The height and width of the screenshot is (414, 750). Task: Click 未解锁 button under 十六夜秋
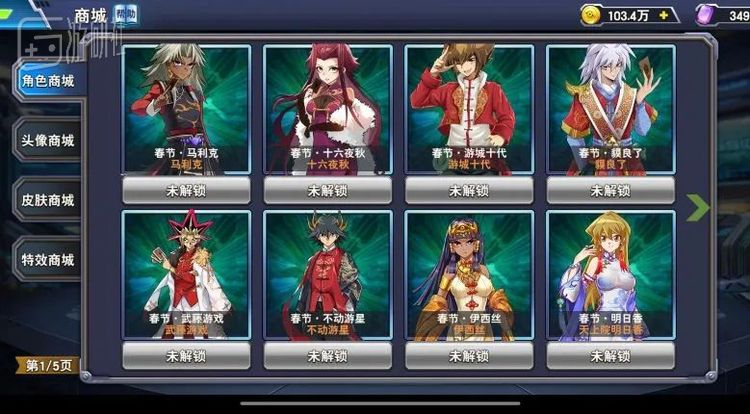click(328, 190)
